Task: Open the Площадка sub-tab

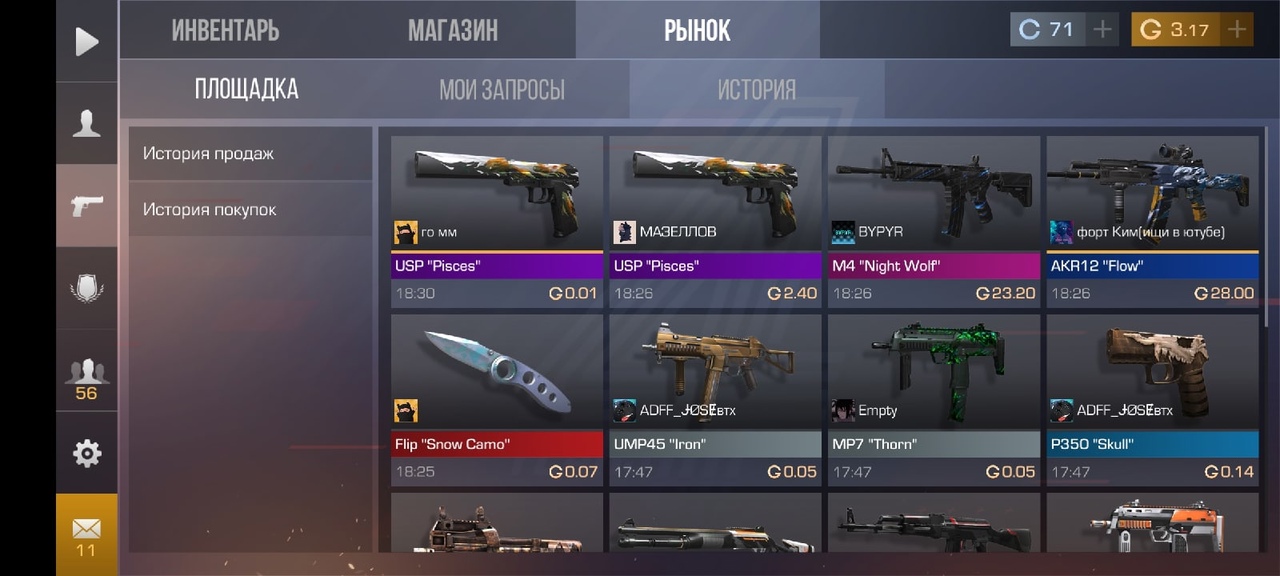Action: [246, 89]
